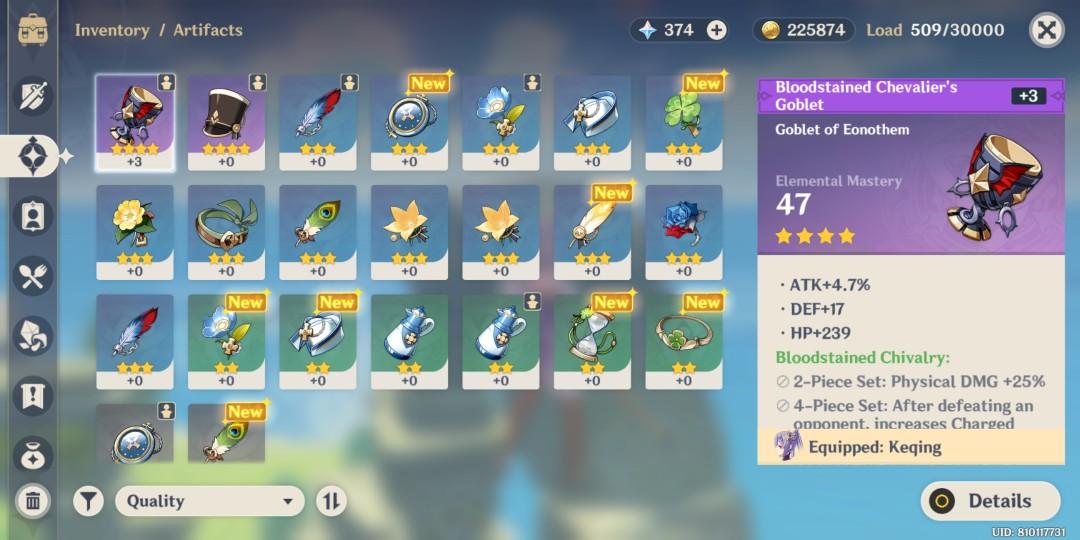Switch to the Weapons tab
1080x540 pixels.
click(33, 96)
